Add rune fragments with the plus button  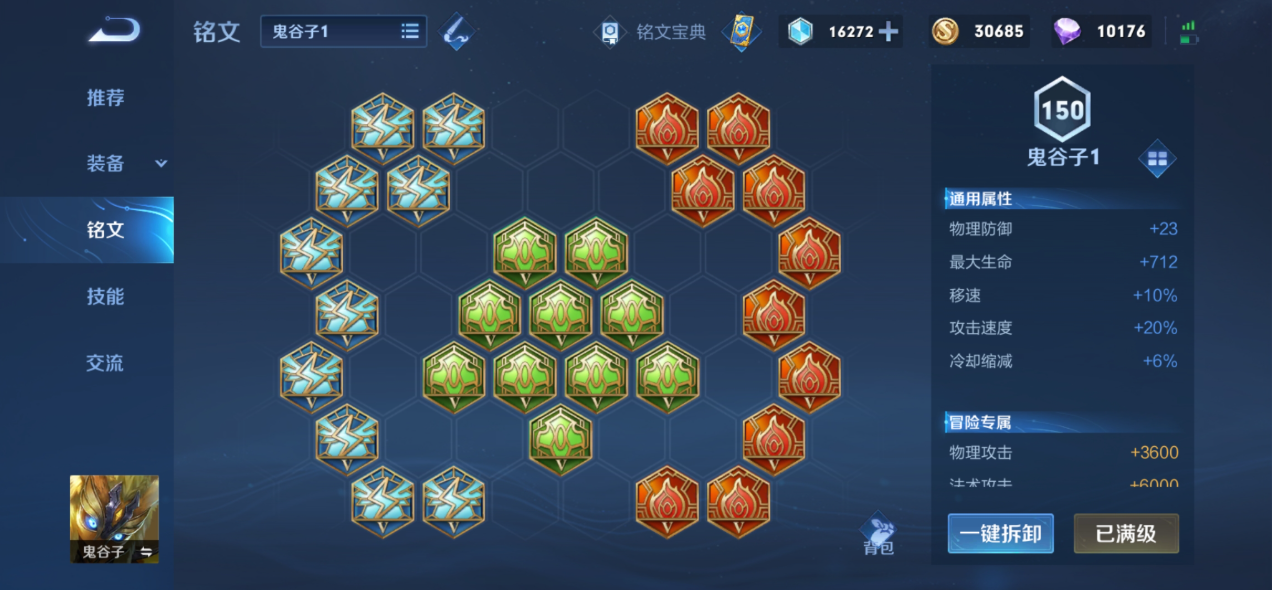click(x=888, y=32)
